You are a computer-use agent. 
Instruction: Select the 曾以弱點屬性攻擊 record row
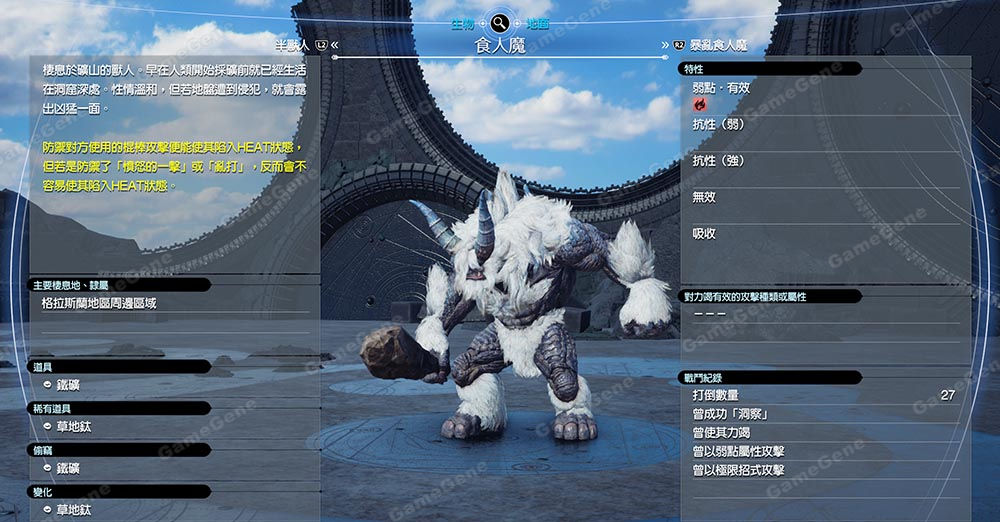point(822,452)
